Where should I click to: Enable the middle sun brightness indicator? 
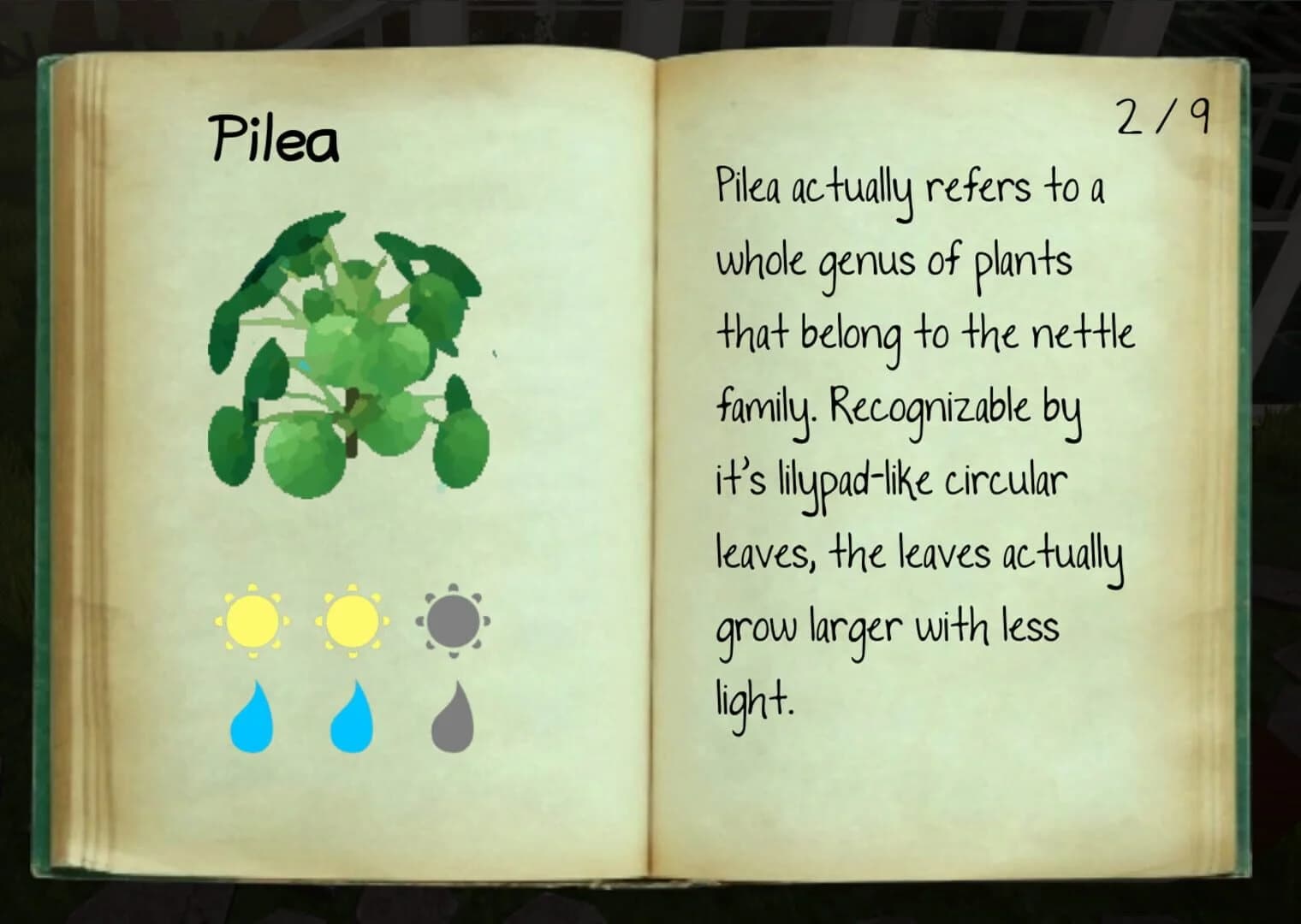click(353, 622)
